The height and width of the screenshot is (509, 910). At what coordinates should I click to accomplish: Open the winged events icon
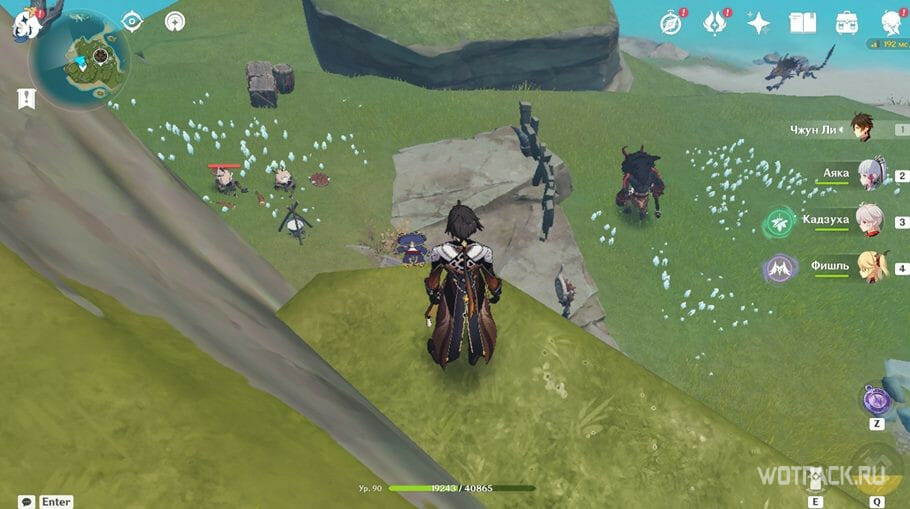point(714,22)
